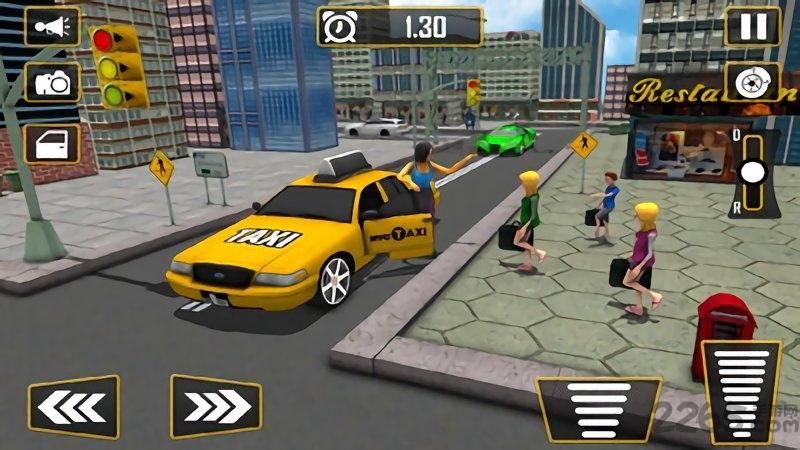
Task: Step on the accelerator pedal
Action: [x=741, y=390]
